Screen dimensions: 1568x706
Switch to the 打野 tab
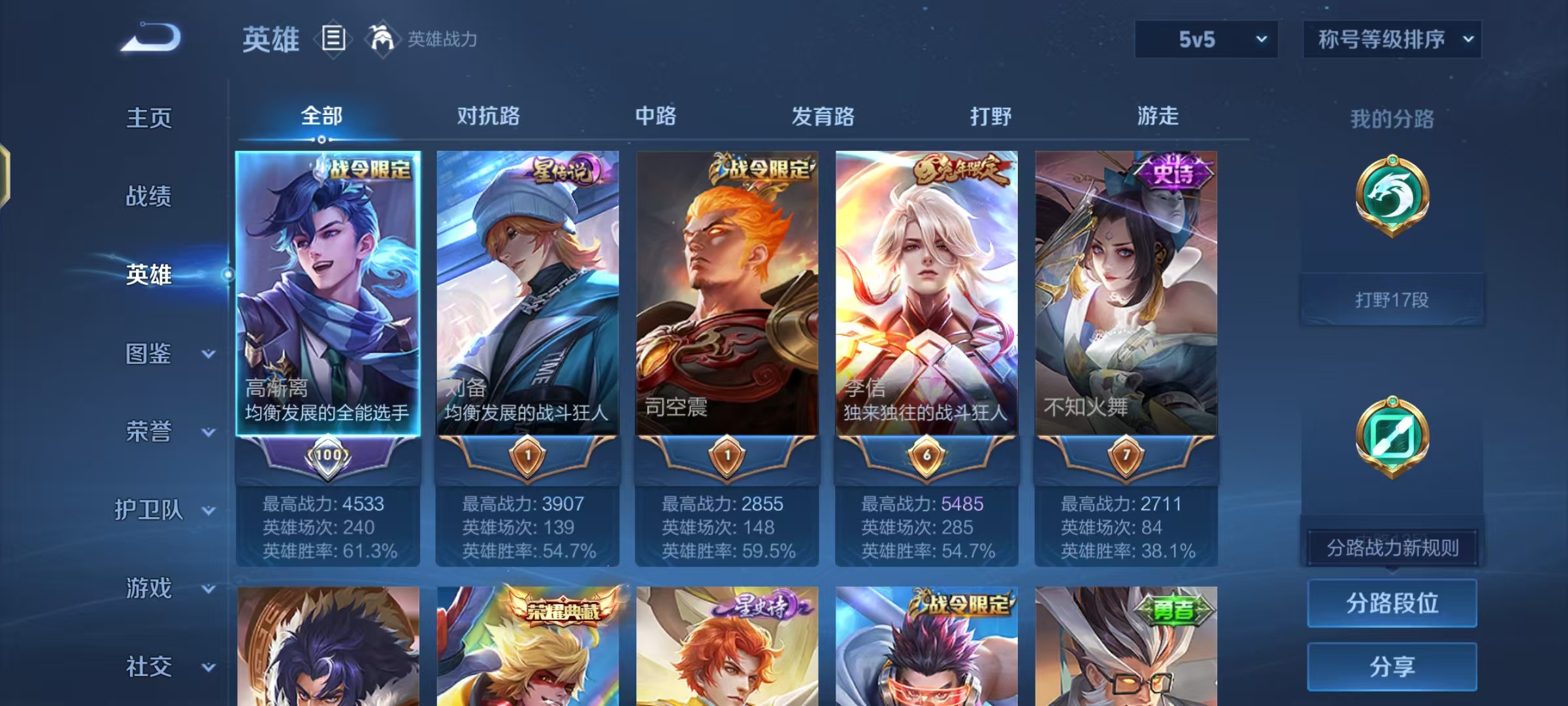tap(990, 116)
